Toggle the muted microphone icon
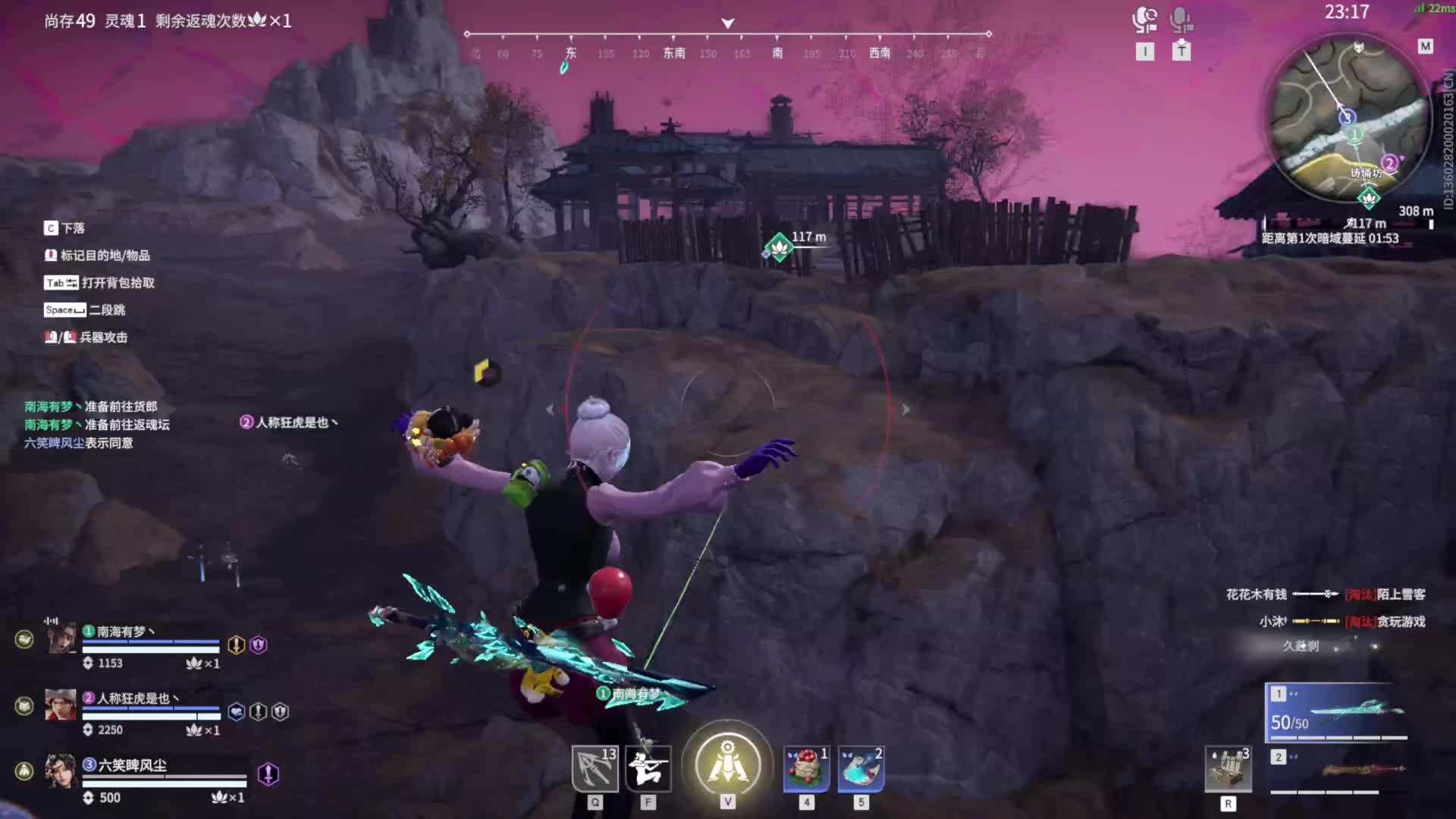This screenshot has width=1456, height=819. pyautogui.click(x=1181, y=20)
